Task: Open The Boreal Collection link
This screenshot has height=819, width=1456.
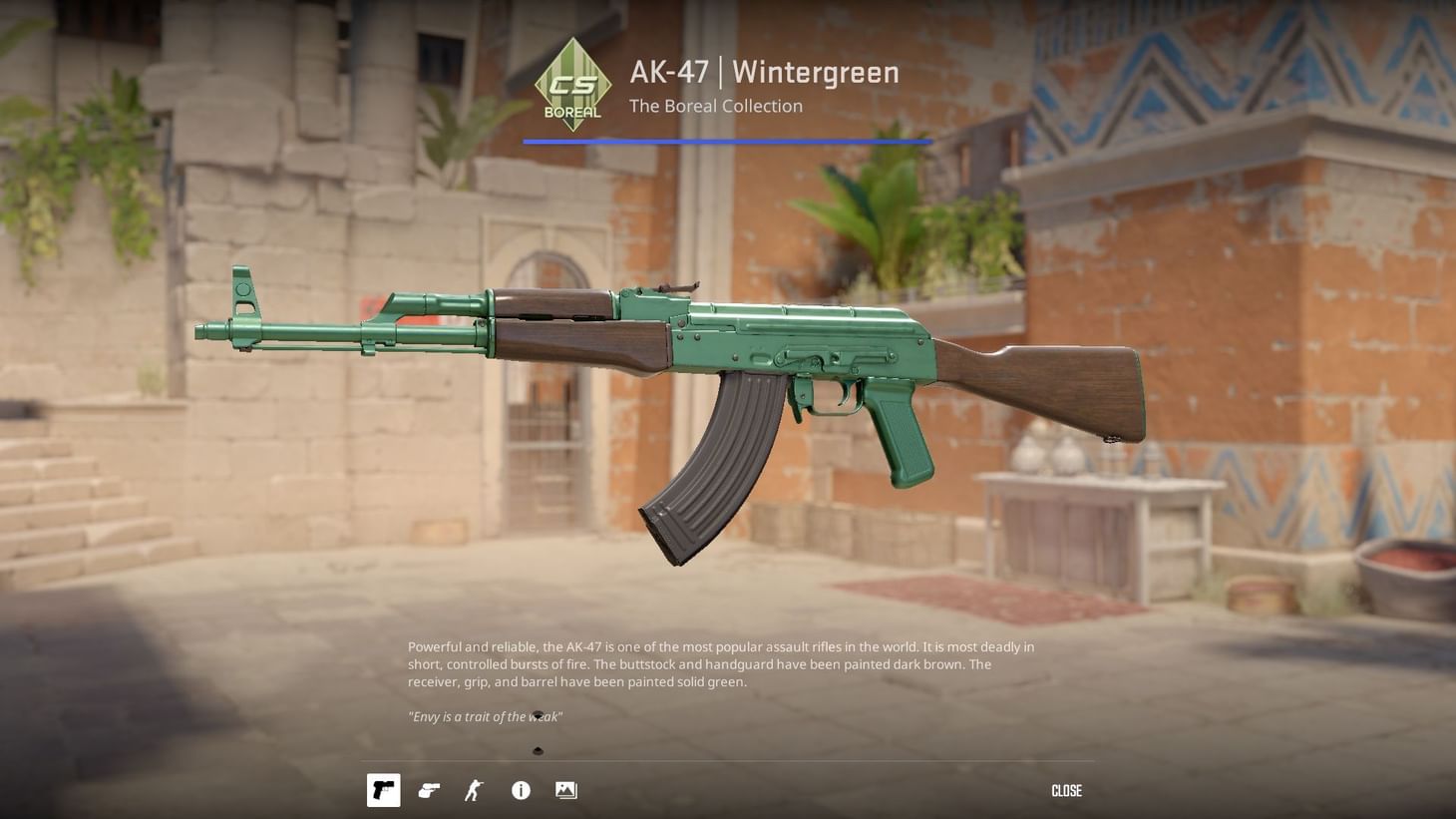Action: click(x=715, y=106)
